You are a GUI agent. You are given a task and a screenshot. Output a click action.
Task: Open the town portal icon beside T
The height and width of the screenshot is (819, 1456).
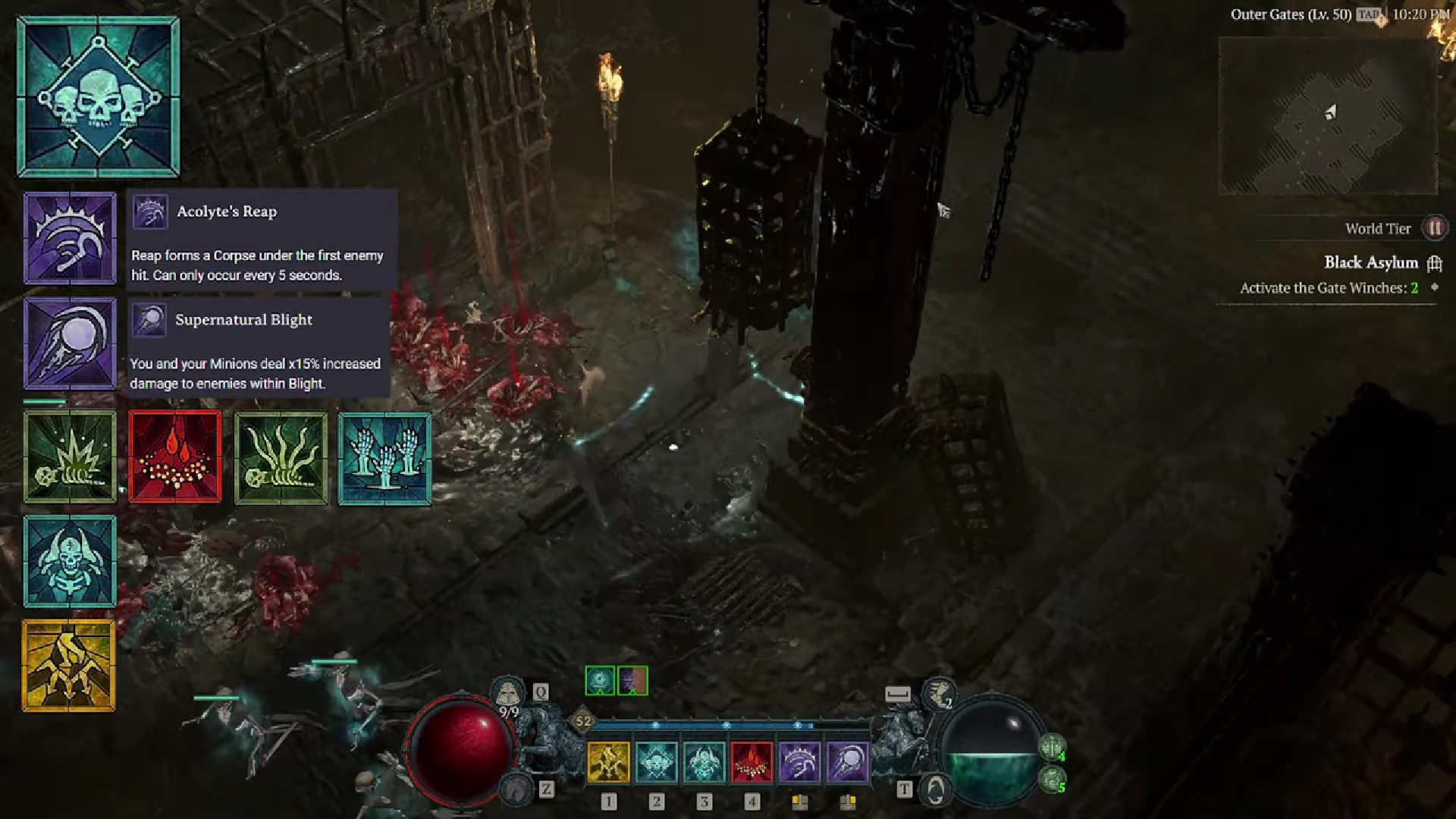(x=935, y=790)
